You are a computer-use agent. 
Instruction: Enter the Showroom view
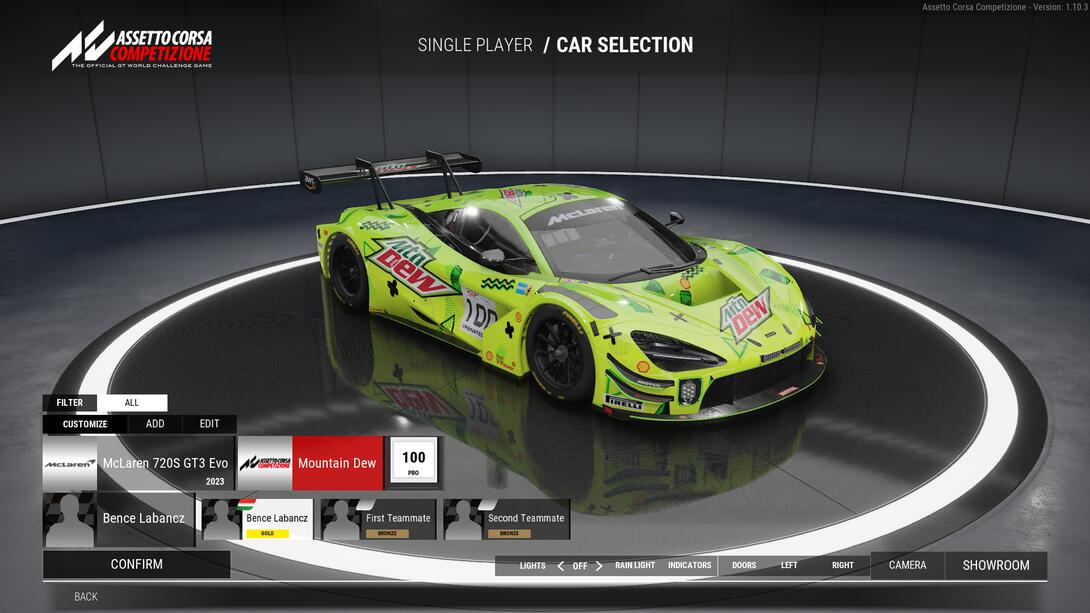(996, 566)
